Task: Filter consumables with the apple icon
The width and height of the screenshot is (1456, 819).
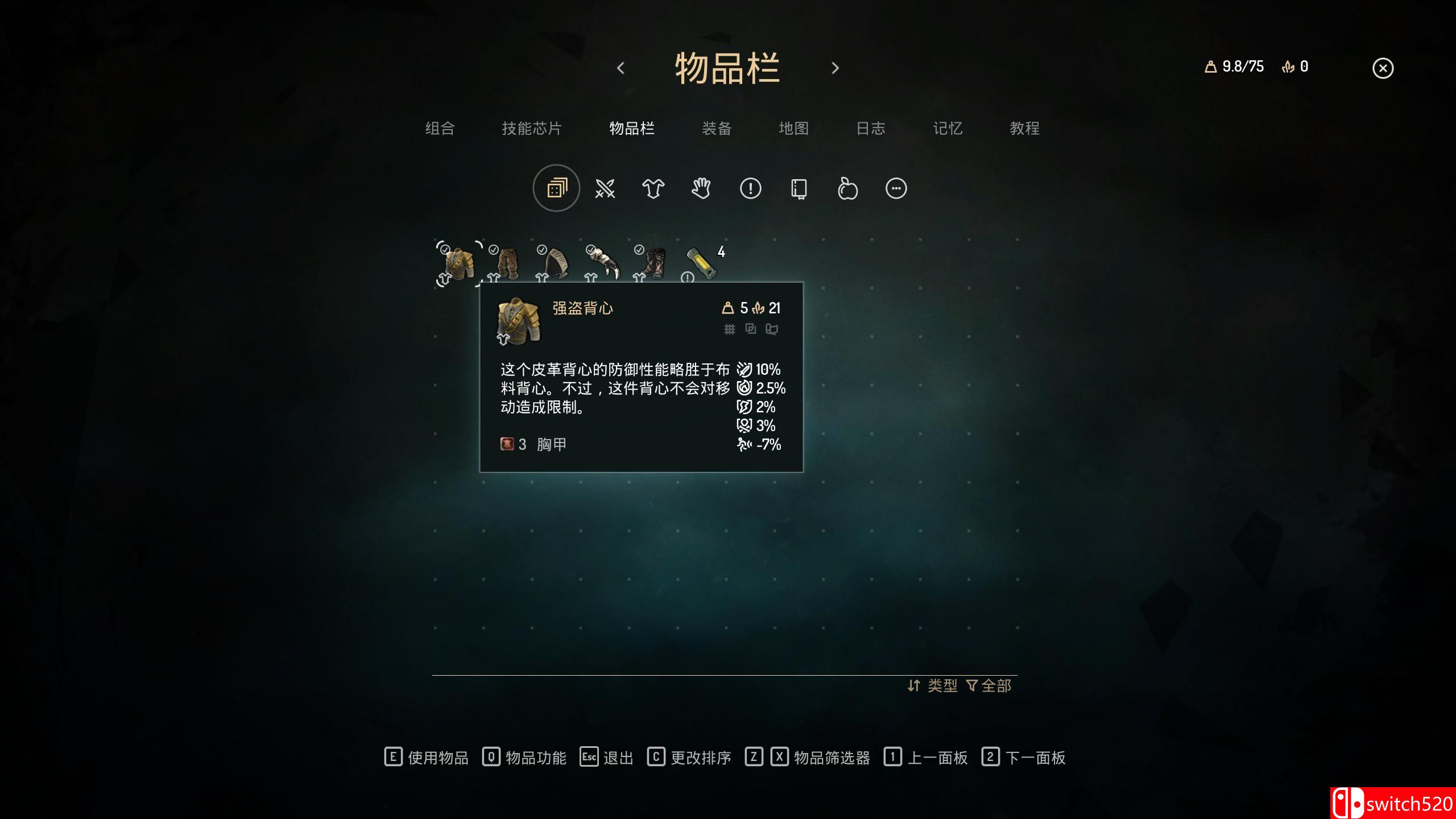Action: click(x=847, y=188)
